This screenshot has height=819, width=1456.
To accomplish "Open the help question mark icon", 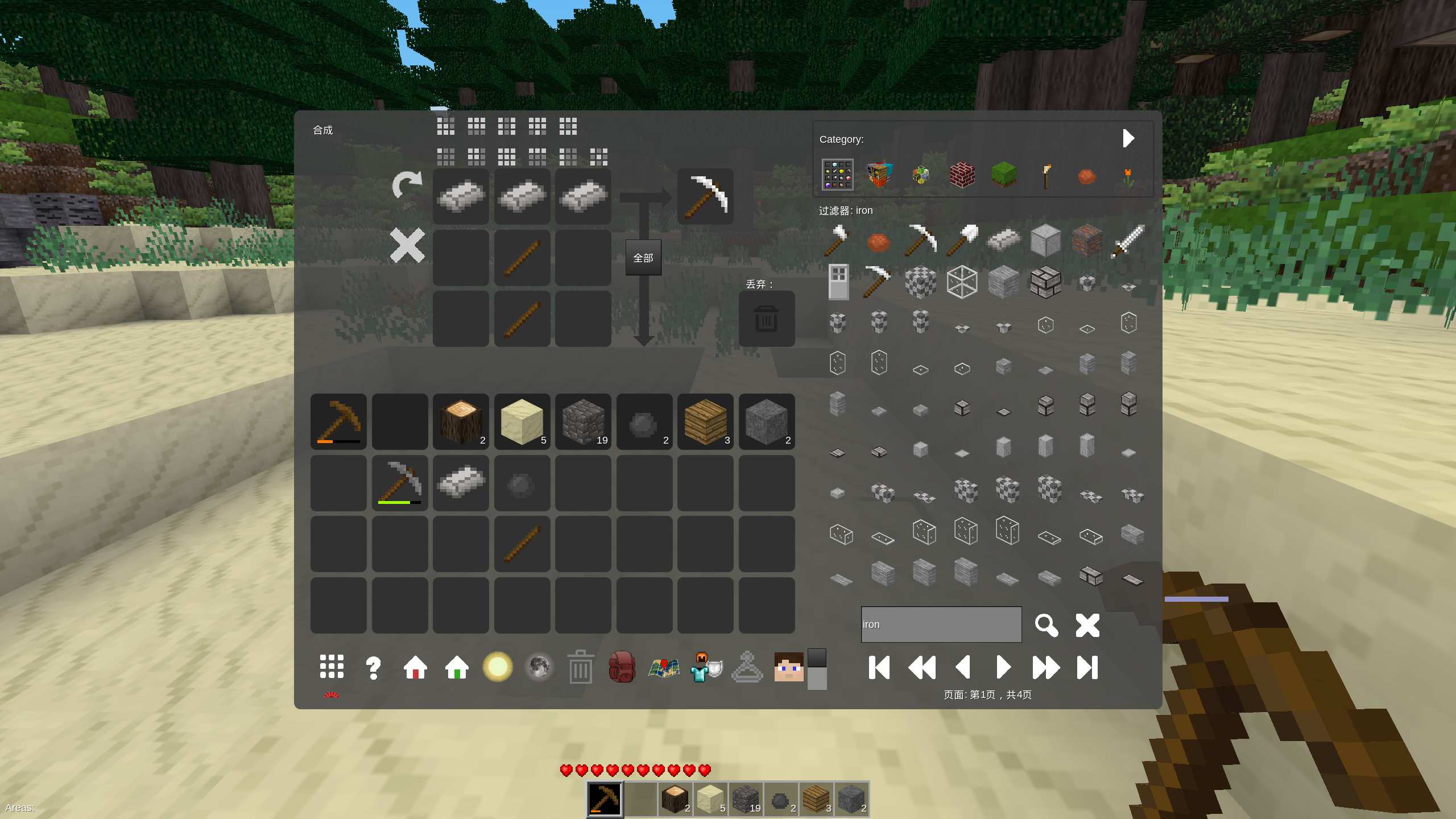I will [373, 668].
